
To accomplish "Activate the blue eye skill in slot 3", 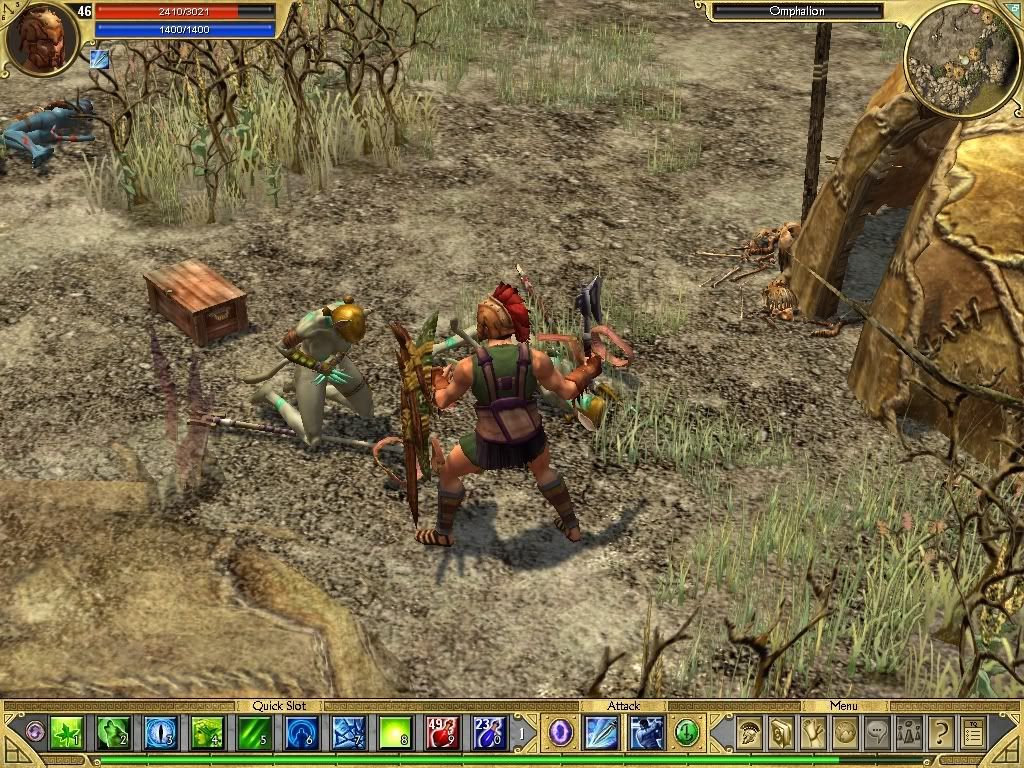I will click(160, 734).
